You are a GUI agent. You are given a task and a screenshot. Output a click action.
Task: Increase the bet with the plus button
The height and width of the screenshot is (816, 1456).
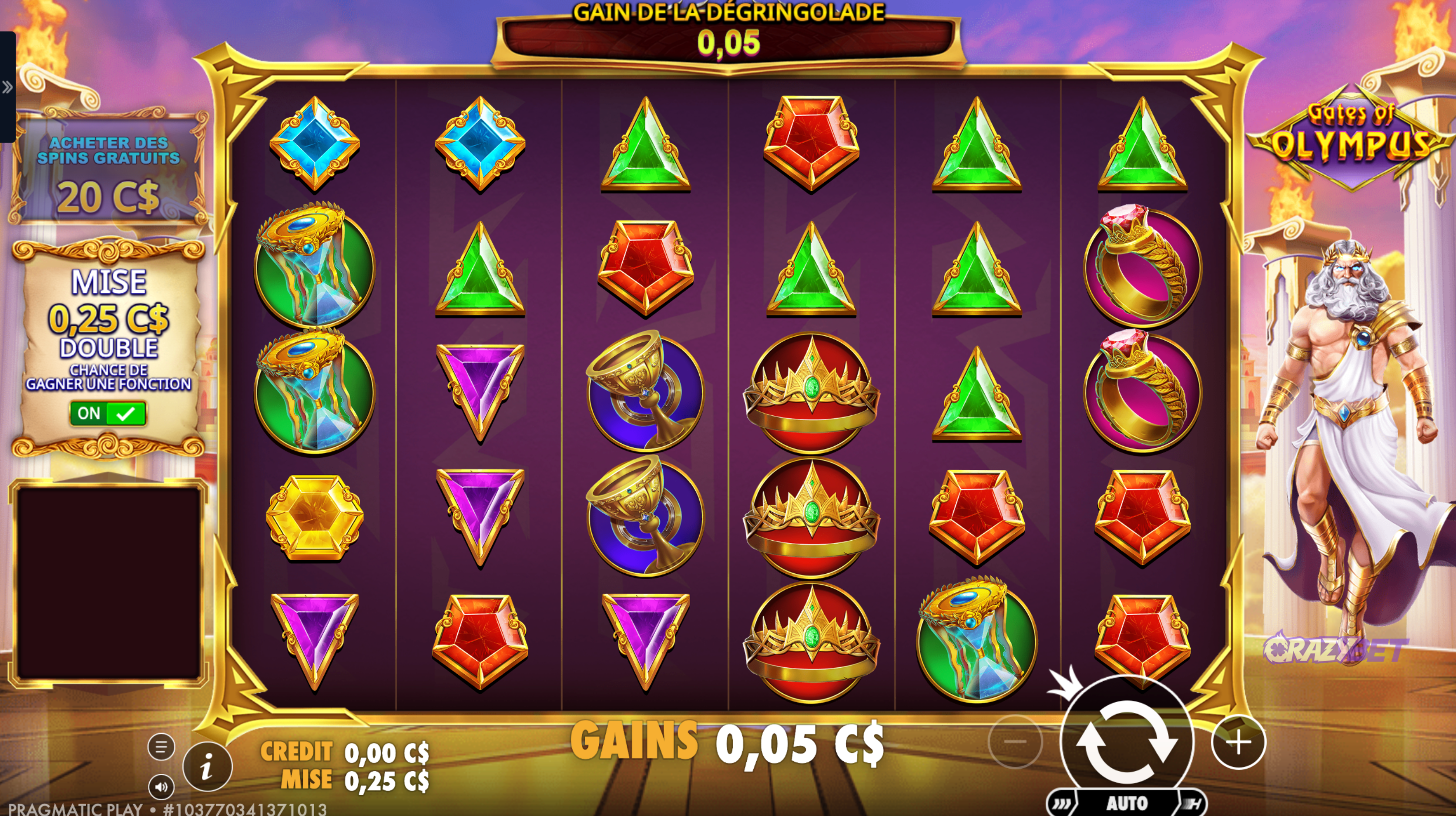pos(1238,742)
